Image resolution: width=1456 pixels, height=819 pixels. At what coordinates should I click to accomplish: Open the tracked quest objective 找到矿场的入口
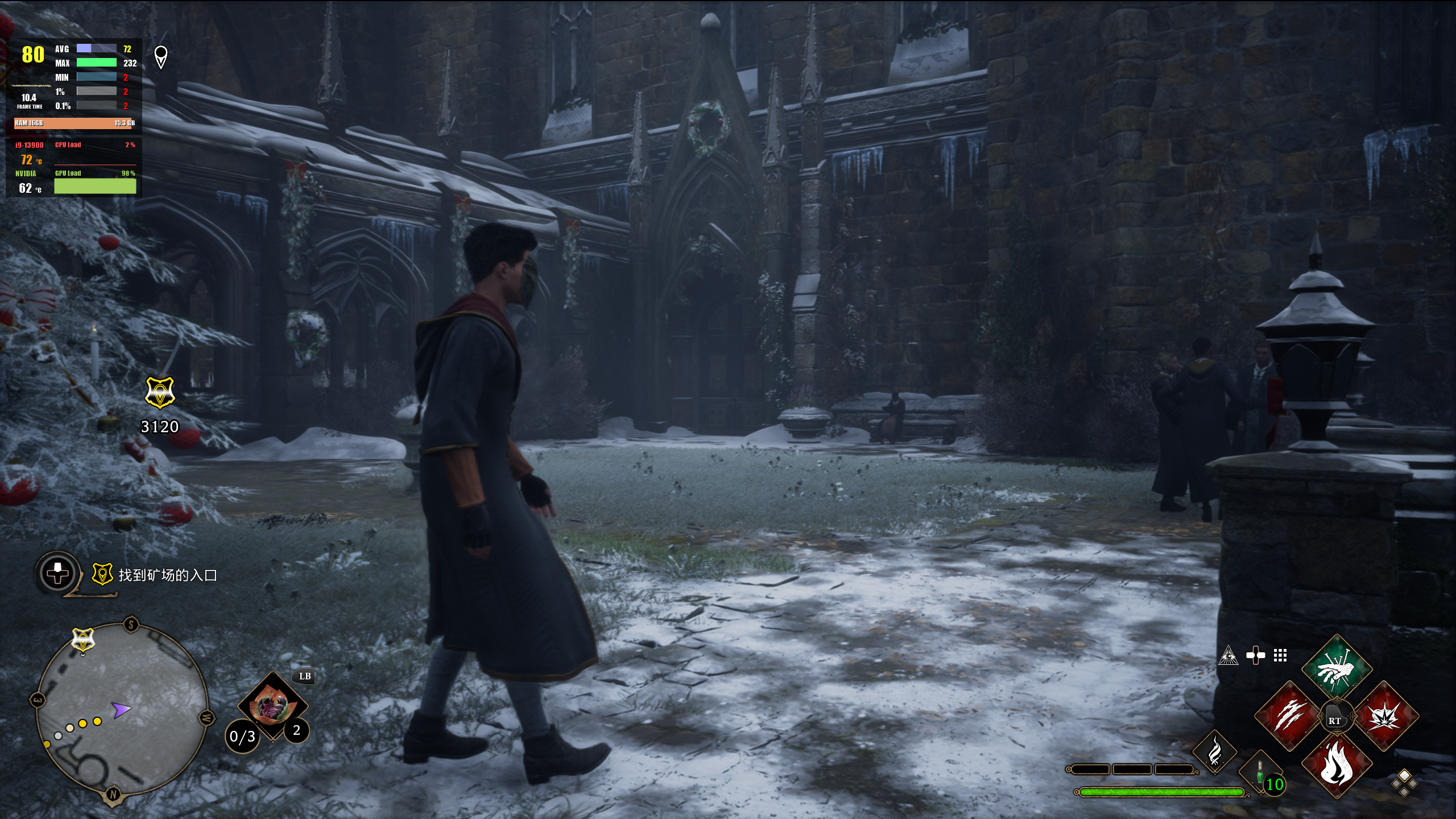tap(167, 575)
